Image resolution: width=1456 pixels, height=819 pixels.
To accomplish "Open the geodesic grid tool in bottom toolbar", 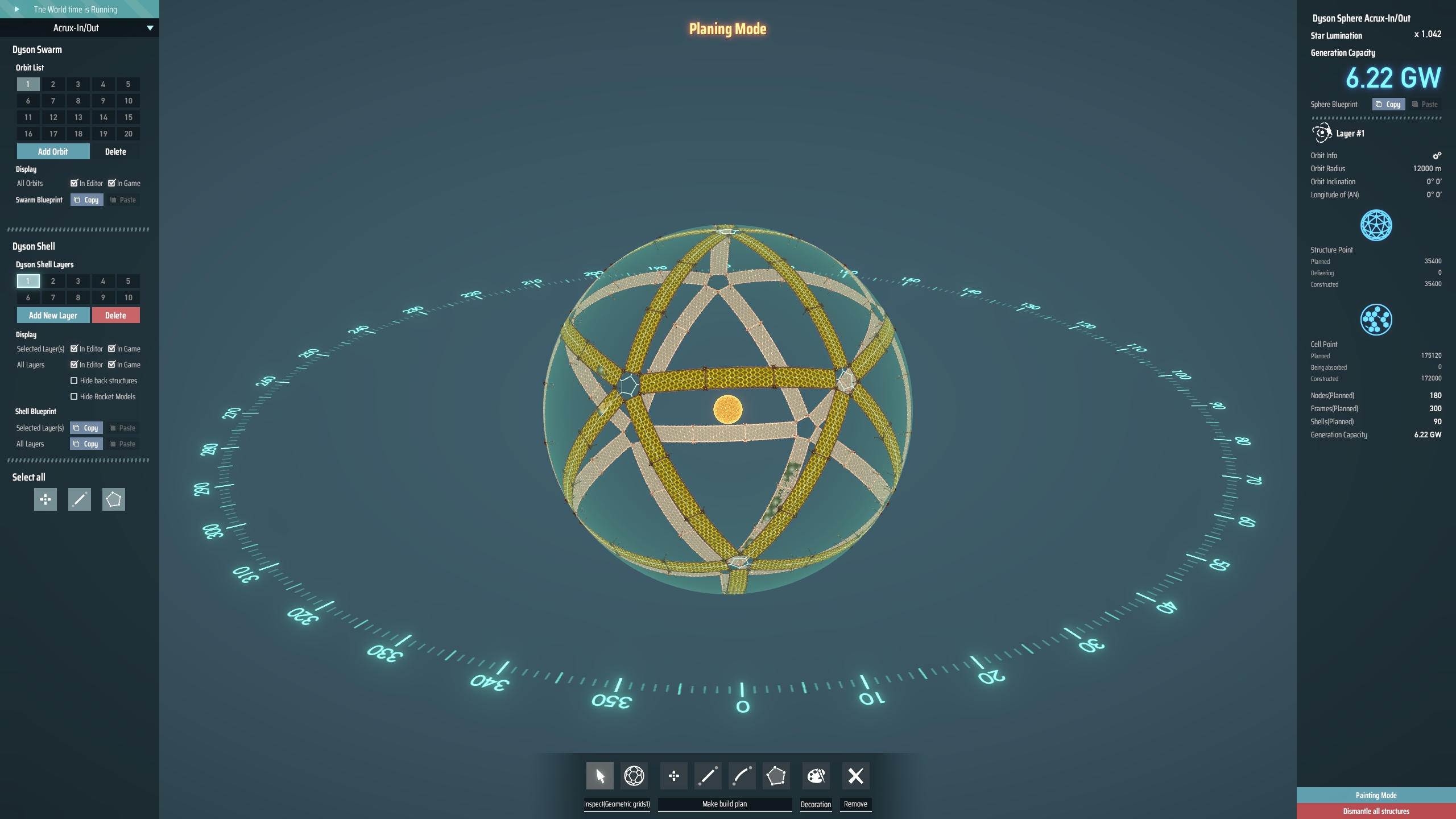I will pyautogui.click(x=634, y=775).
